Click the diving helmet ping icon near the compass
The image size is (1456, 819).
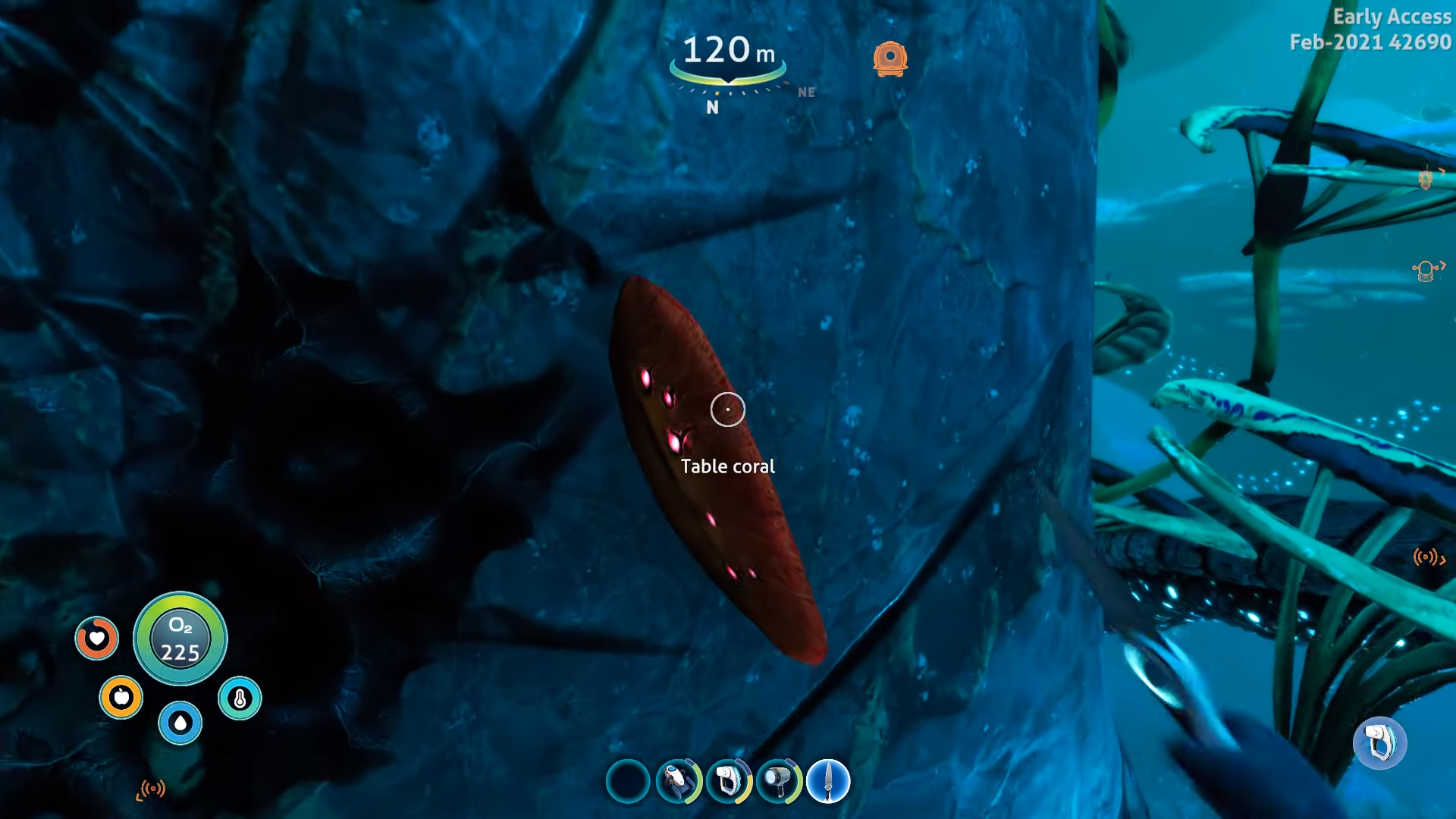point(891,57)
